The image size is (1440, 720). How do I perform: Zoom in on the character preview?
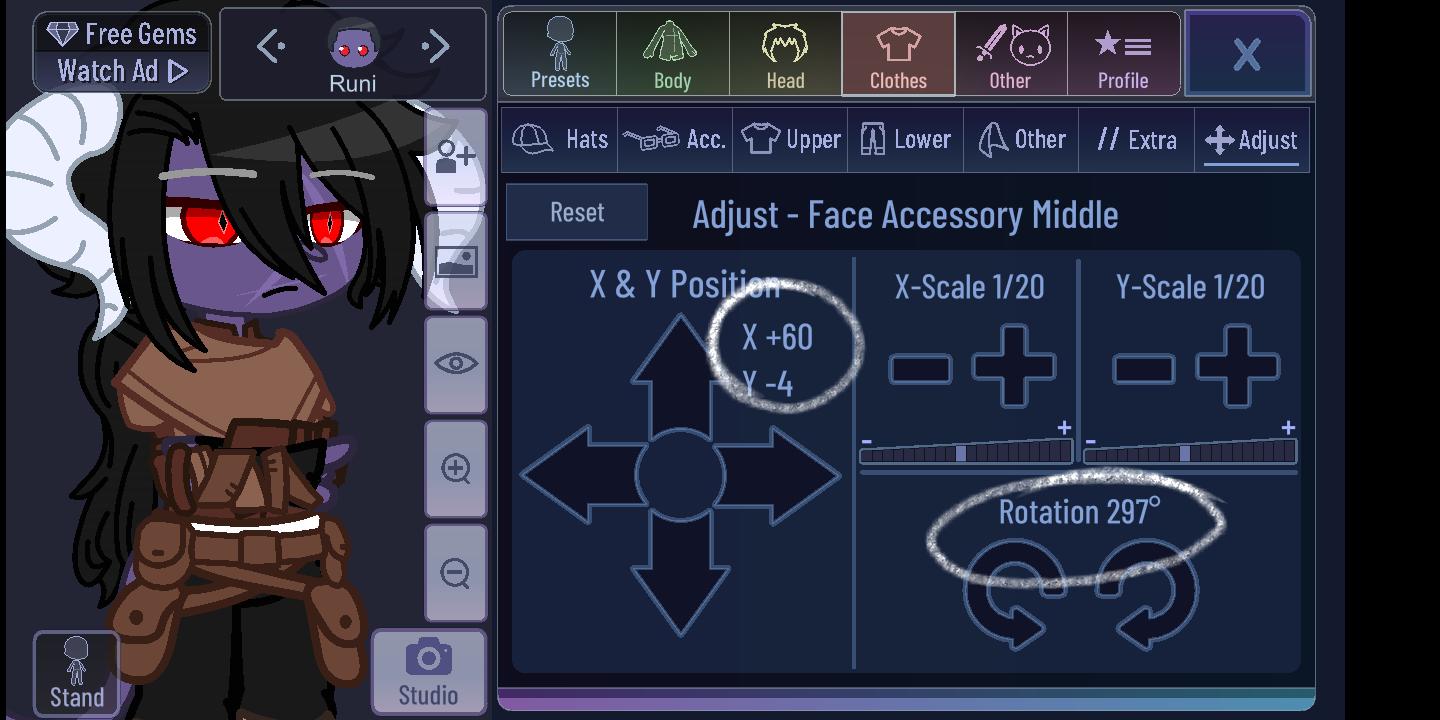[x=456, y=468]
